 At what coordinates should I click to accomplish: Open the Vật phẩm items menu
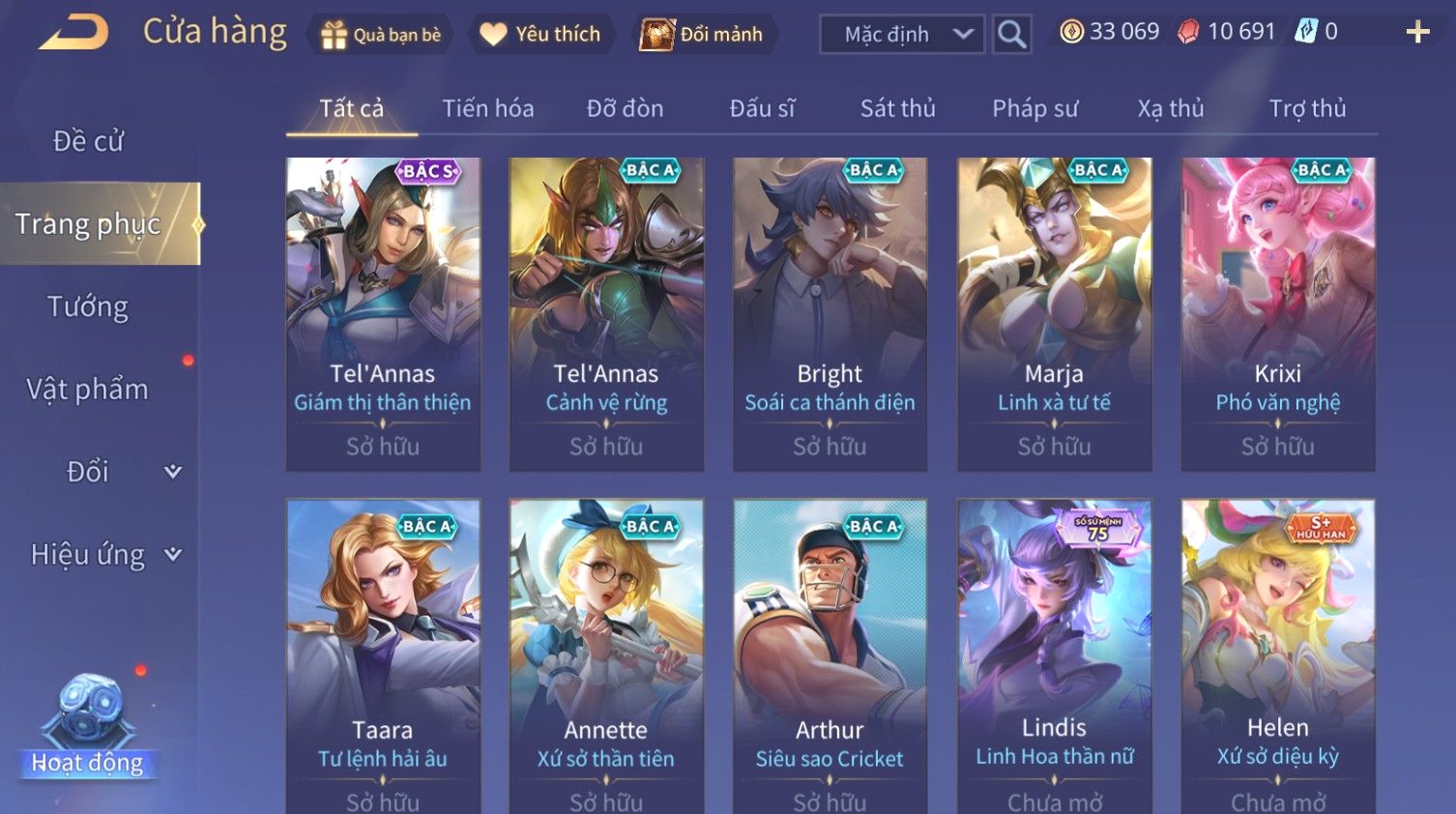[88, 389]
